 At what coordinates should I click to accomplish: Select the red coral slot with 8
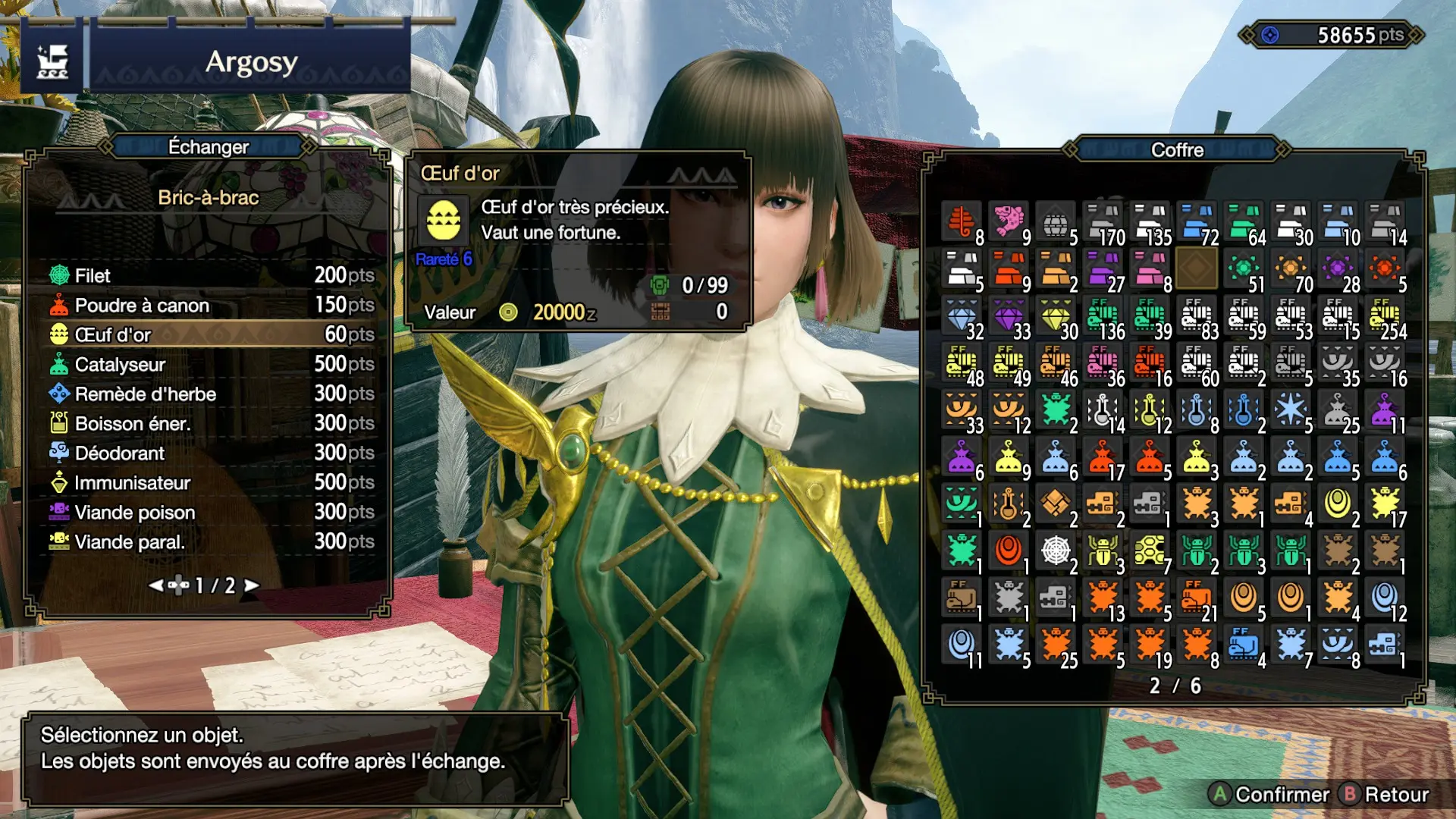click(962, 223)
